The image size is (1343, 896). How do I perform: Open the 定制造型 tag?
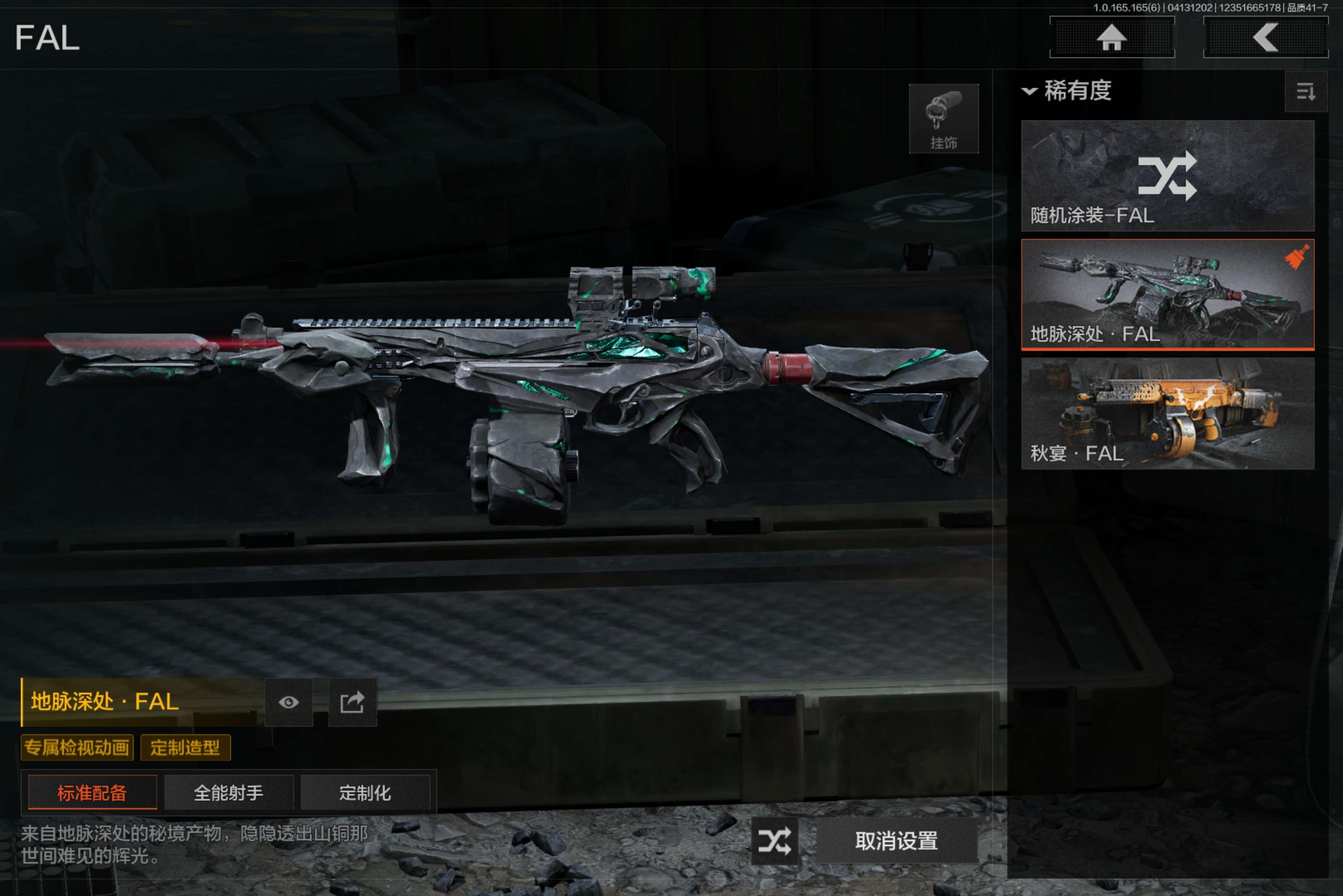[185, 748]
